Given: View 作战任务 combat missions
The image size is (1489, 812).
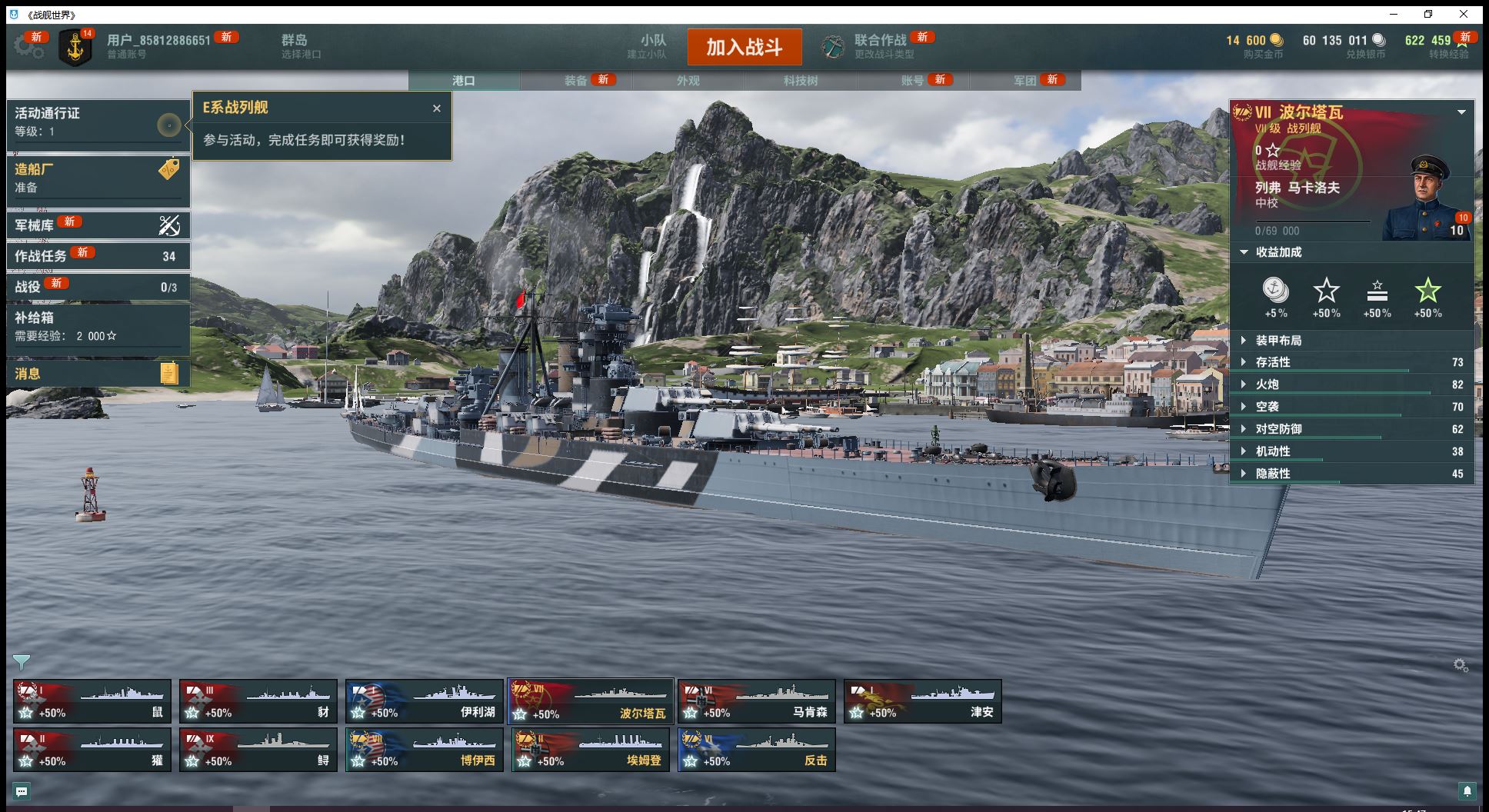Looking at the screenshot, I should click(98, 256).
